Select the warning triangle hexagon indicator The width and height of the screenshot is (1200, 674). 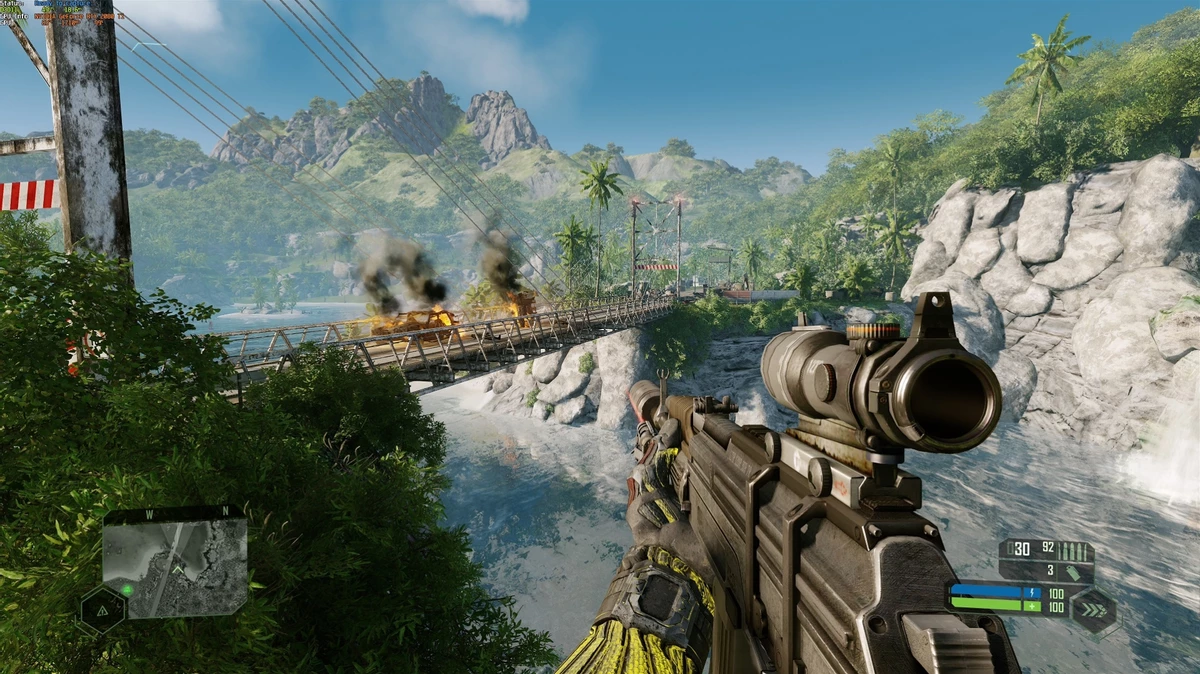[x=102, y=610]
